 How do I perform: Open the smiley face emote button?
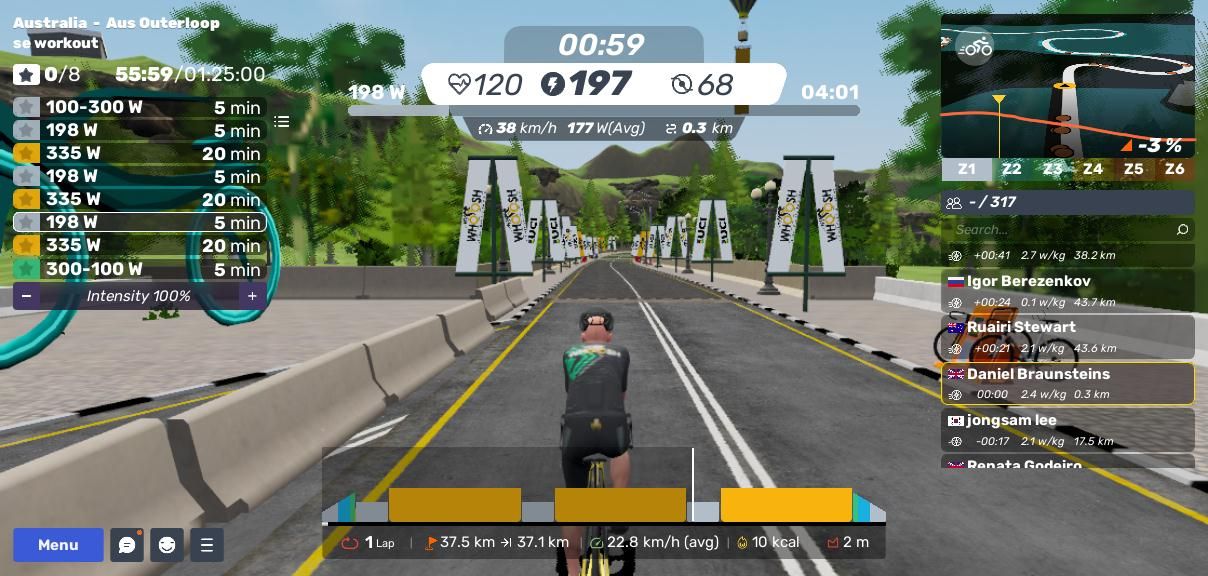tap(167, 545)
